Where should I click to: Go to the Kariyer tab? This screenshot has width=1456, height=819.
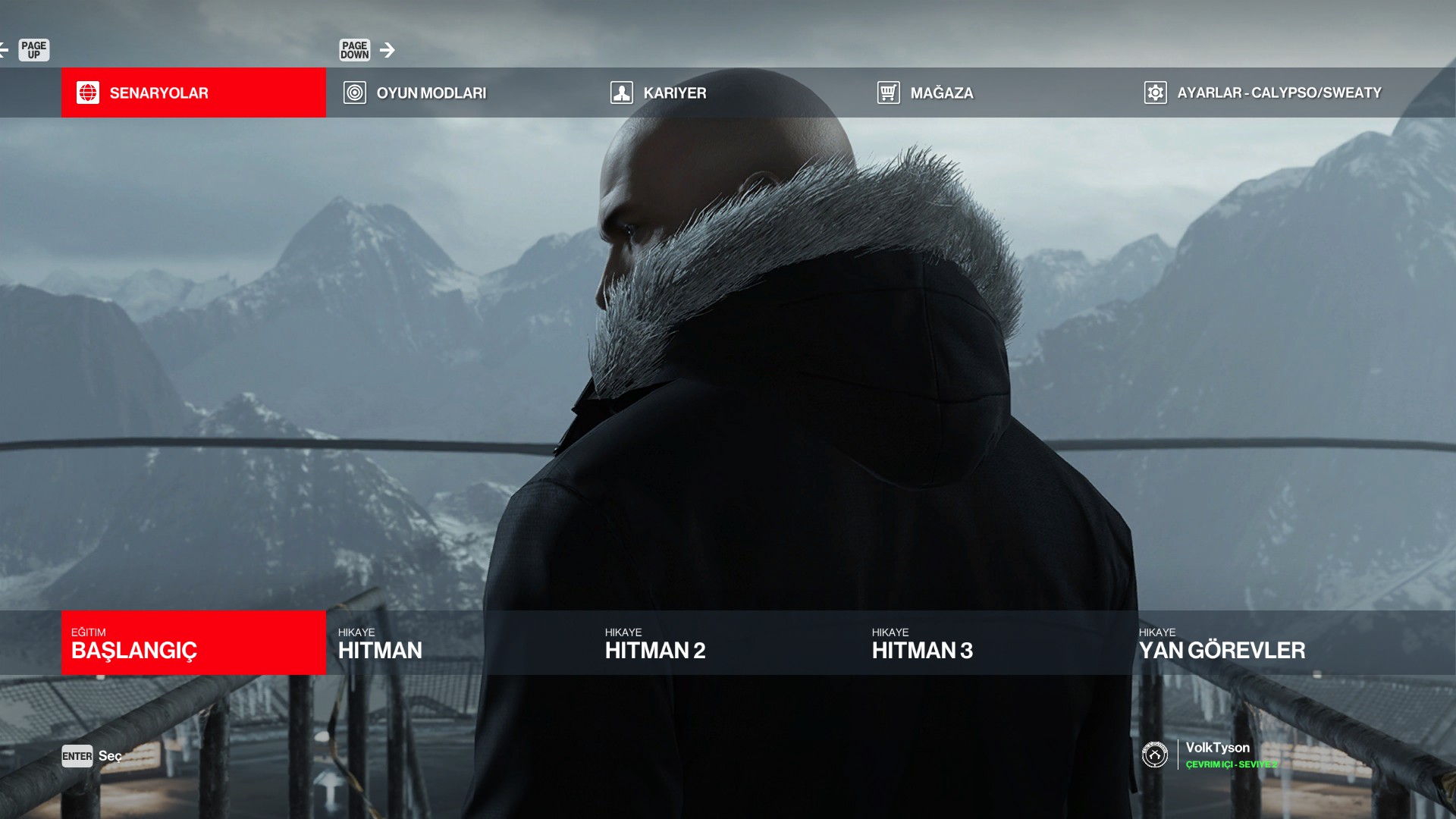726,93
